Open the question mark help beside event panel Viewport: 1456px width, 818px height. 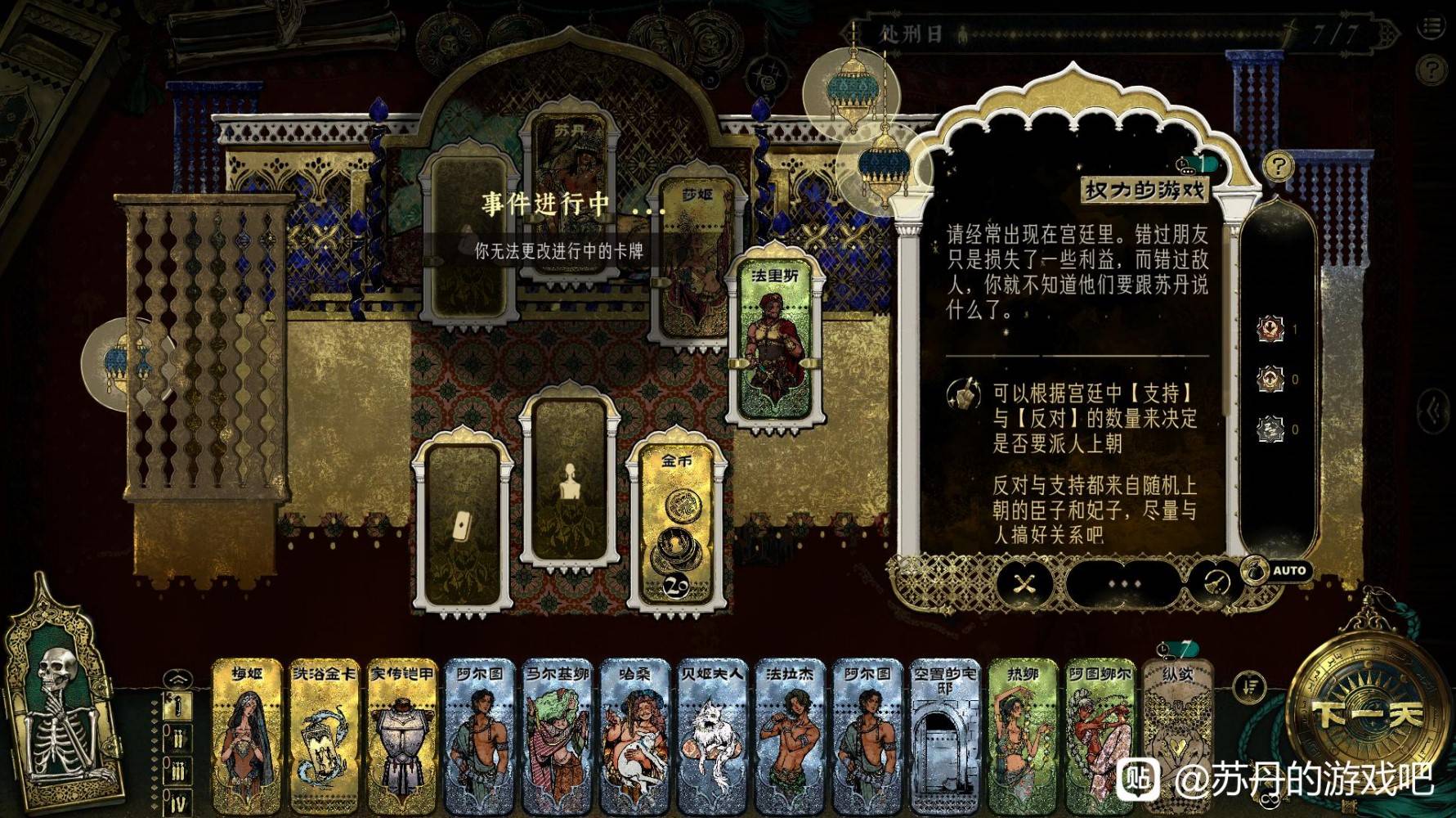[x=1279, y=167]
